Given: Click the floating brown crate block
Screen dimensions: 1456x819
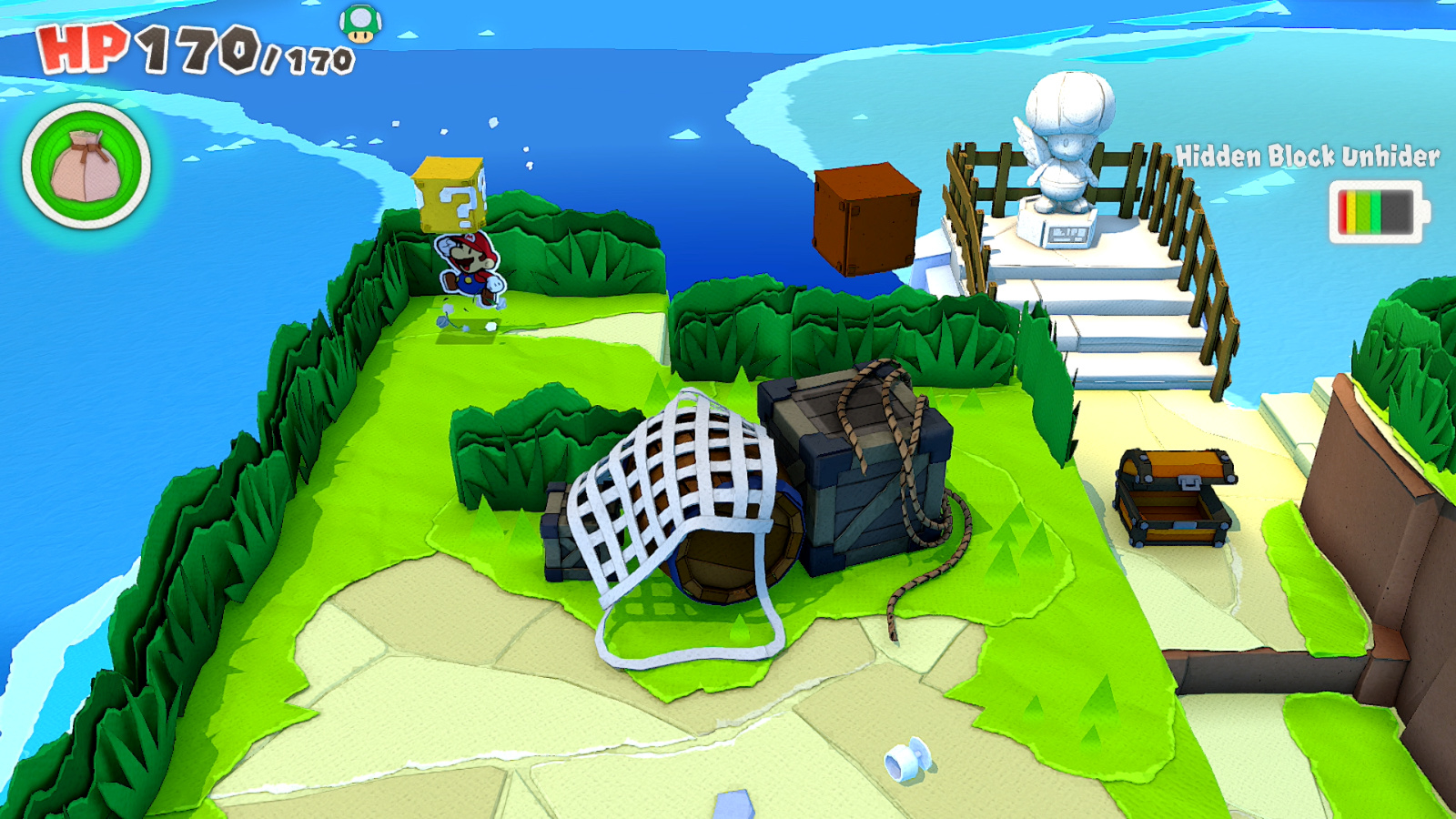Looking at the screenshot, I should click(867, 218).
